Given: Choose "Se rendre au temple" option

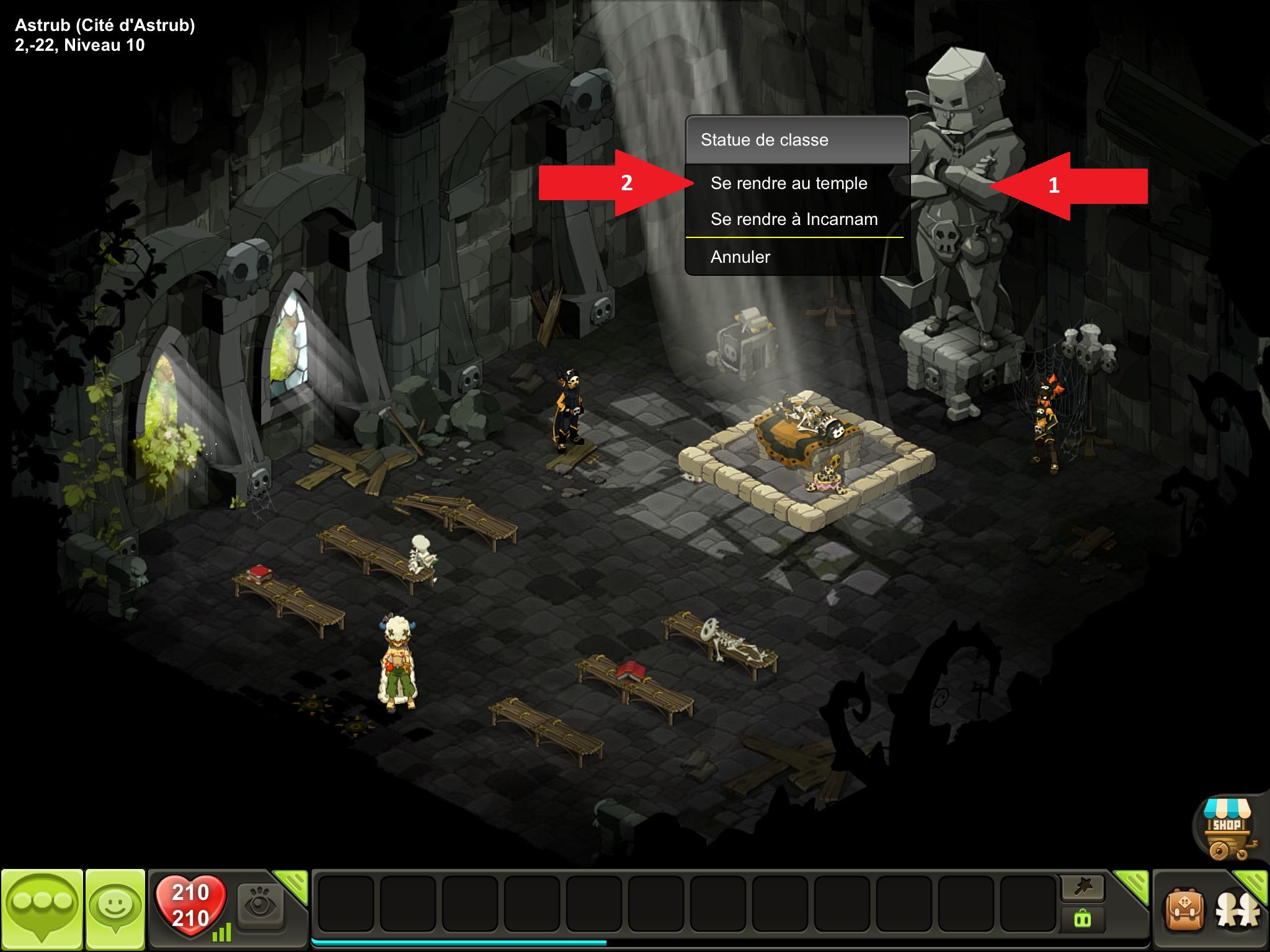Looking at the screenshot, I should tap(789, 183).
